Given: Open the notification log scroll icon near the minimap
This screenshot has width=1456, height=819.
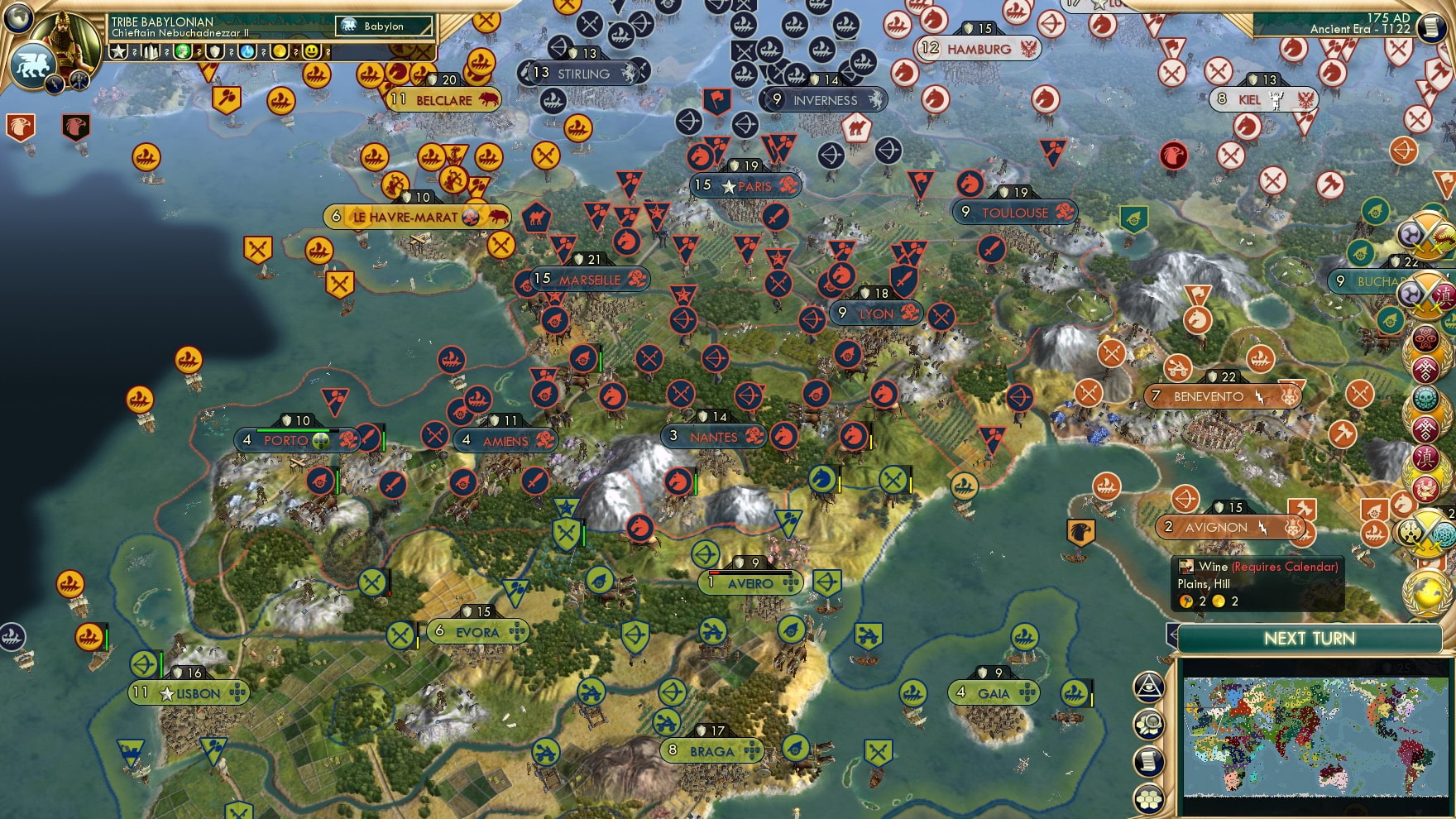Looking at the screenshot, I should pyautogui.click(x=1148, y=759).
